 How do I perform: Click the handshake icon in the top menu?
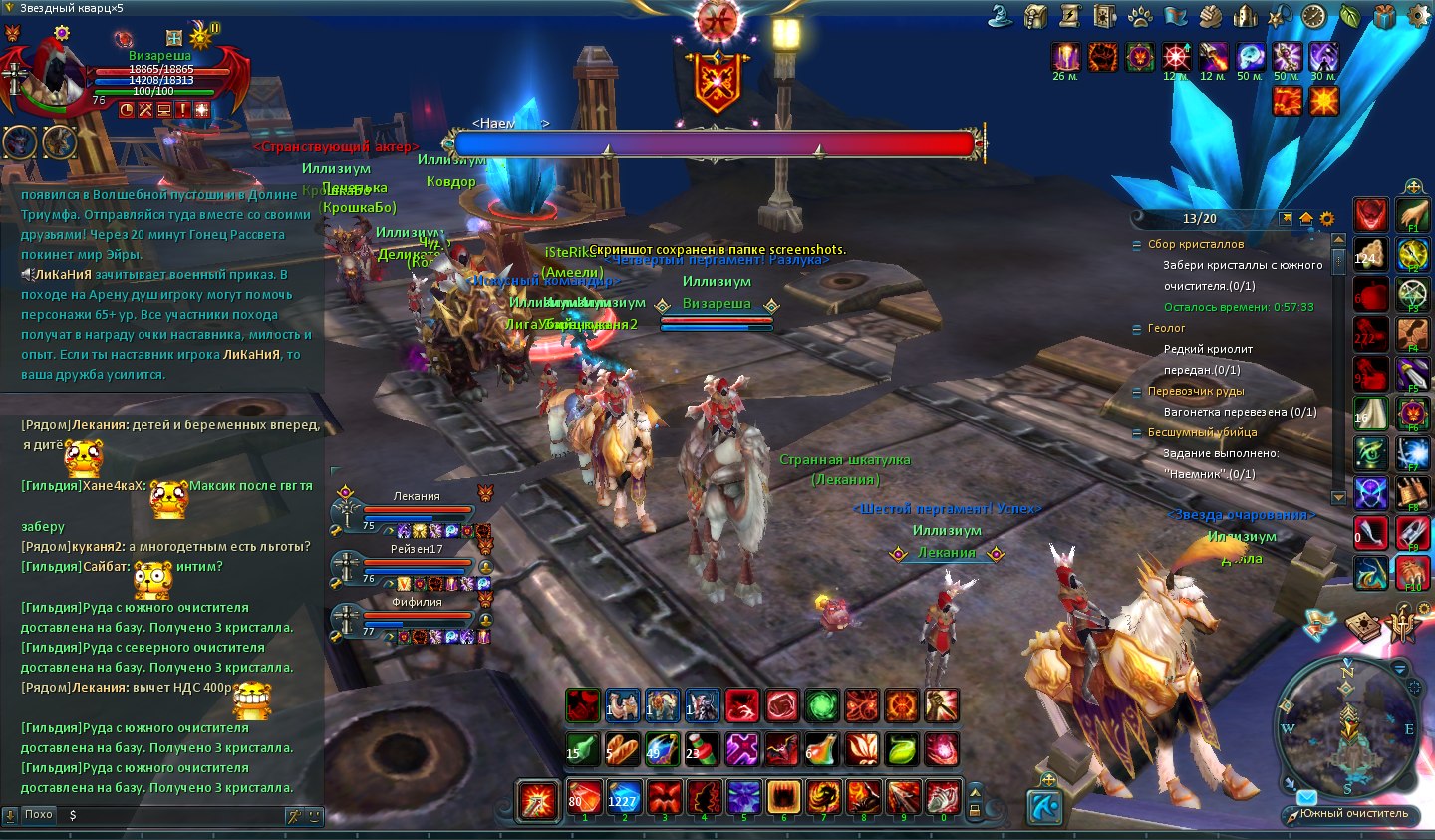click(x=1210, y=16)
